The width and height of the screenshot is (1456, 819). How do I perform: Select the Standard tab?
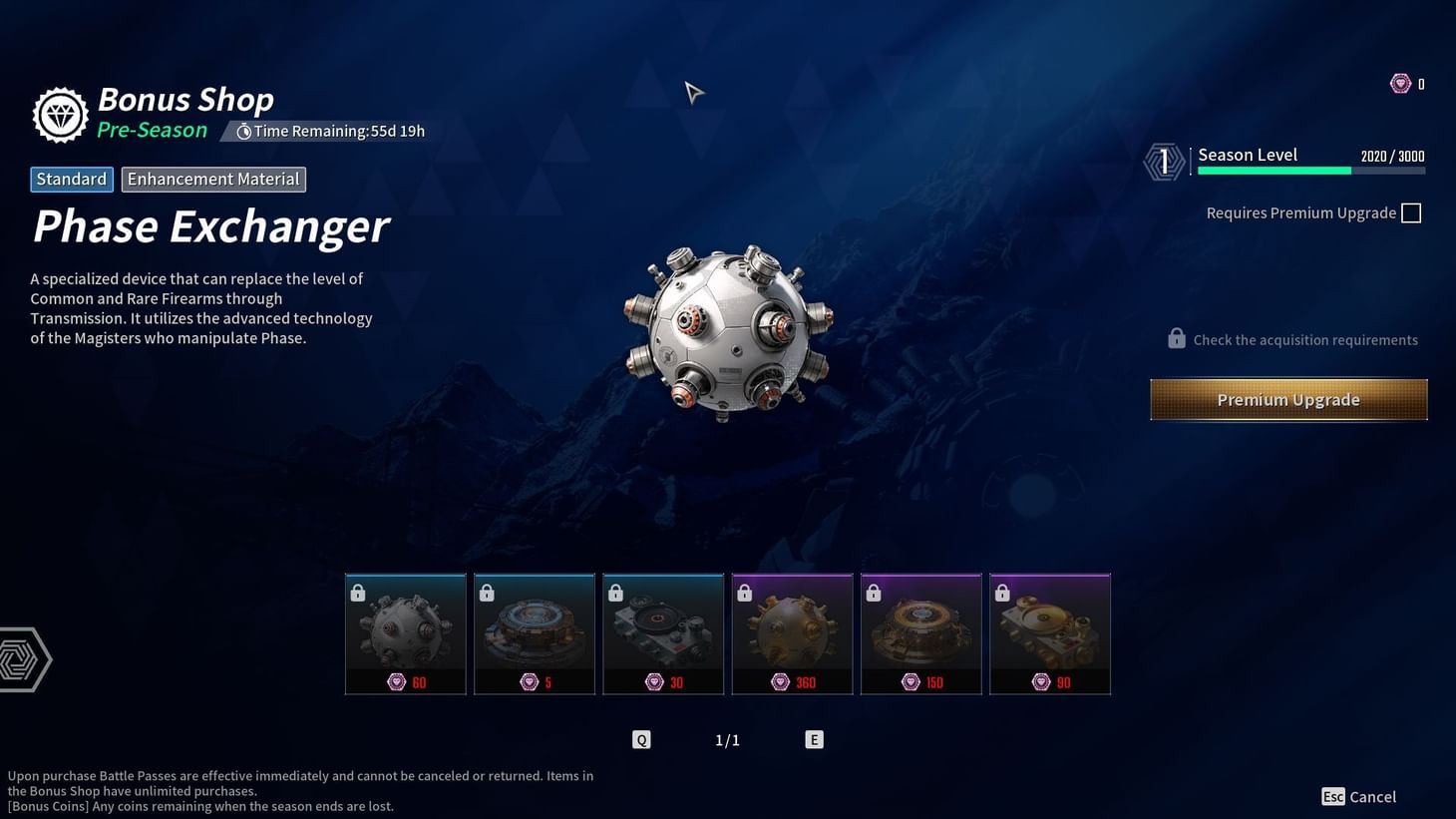click(71, 179)
